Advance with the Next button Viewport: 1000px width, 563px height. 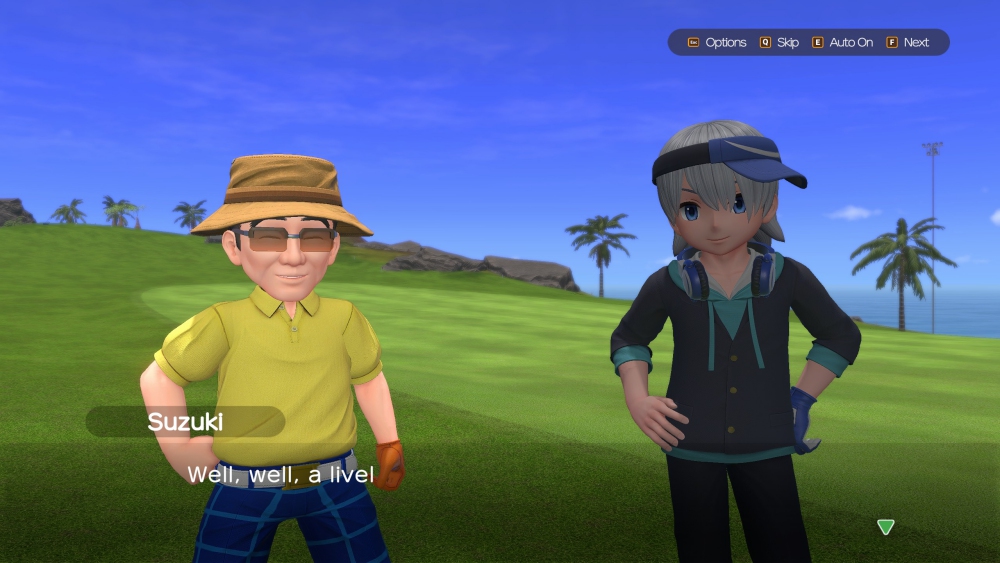tap(908, 42)
